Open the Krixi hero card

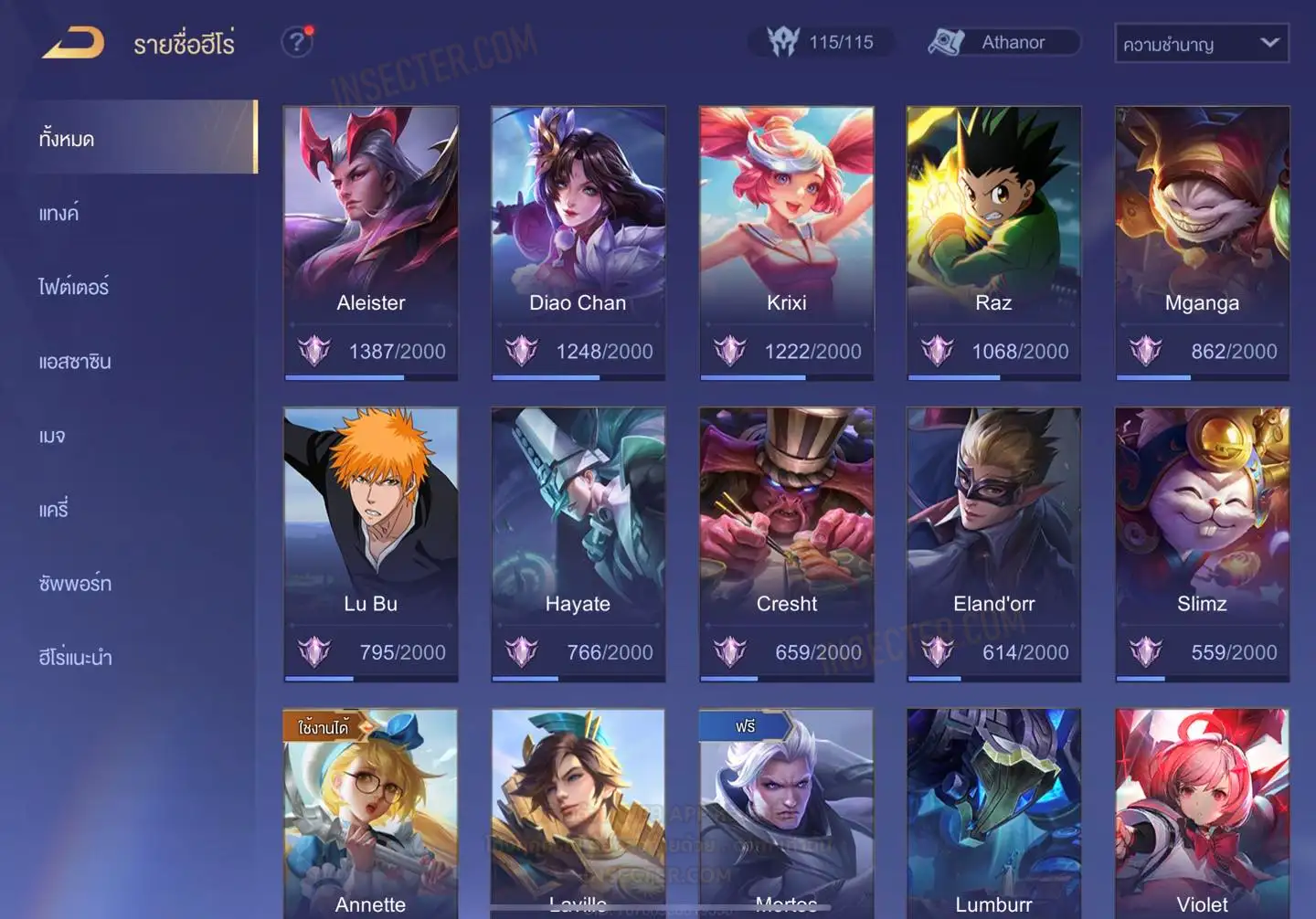(786, 241)
